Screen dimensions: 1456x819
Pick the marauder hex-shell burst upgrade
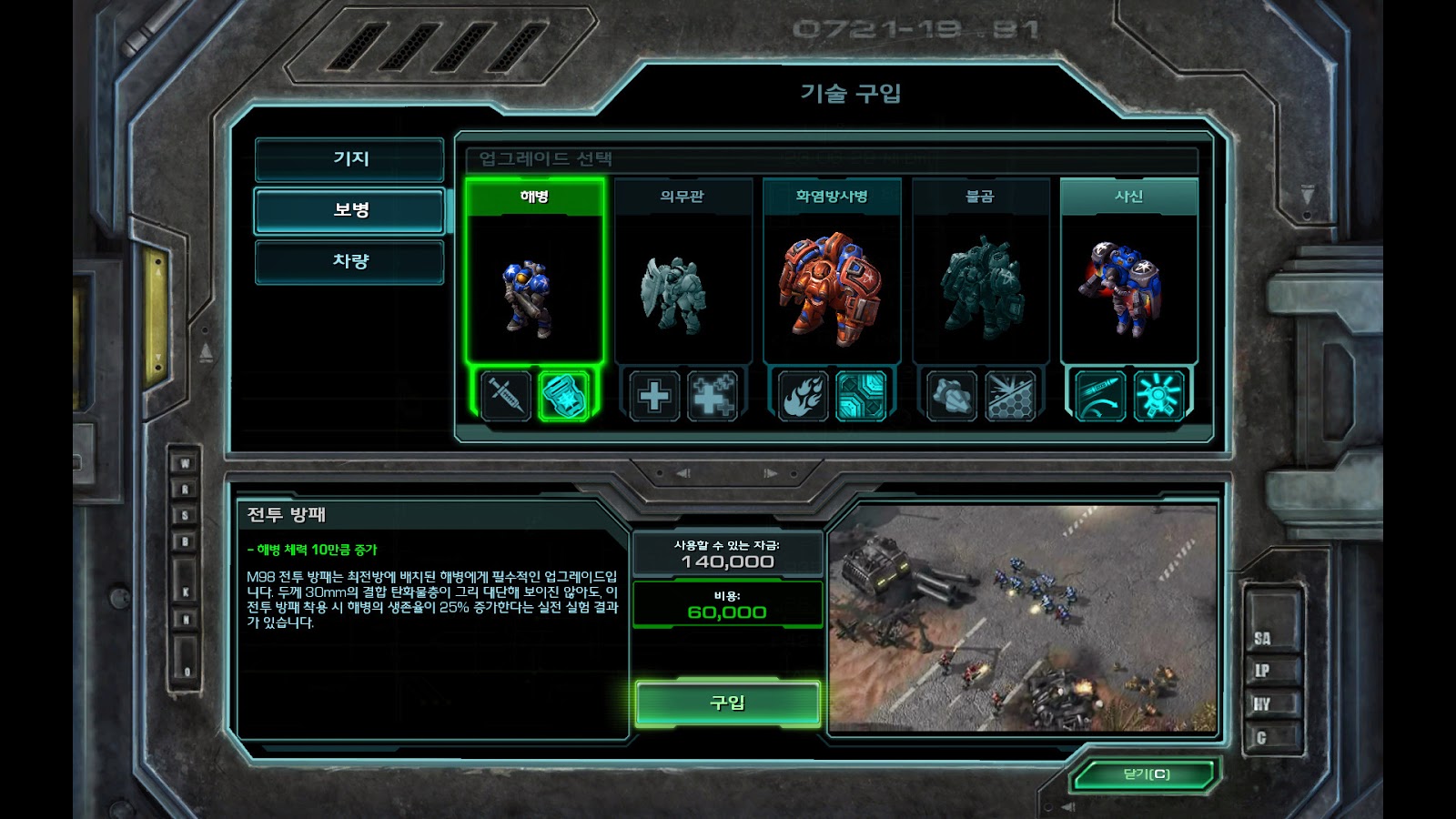click(1009, 396)
